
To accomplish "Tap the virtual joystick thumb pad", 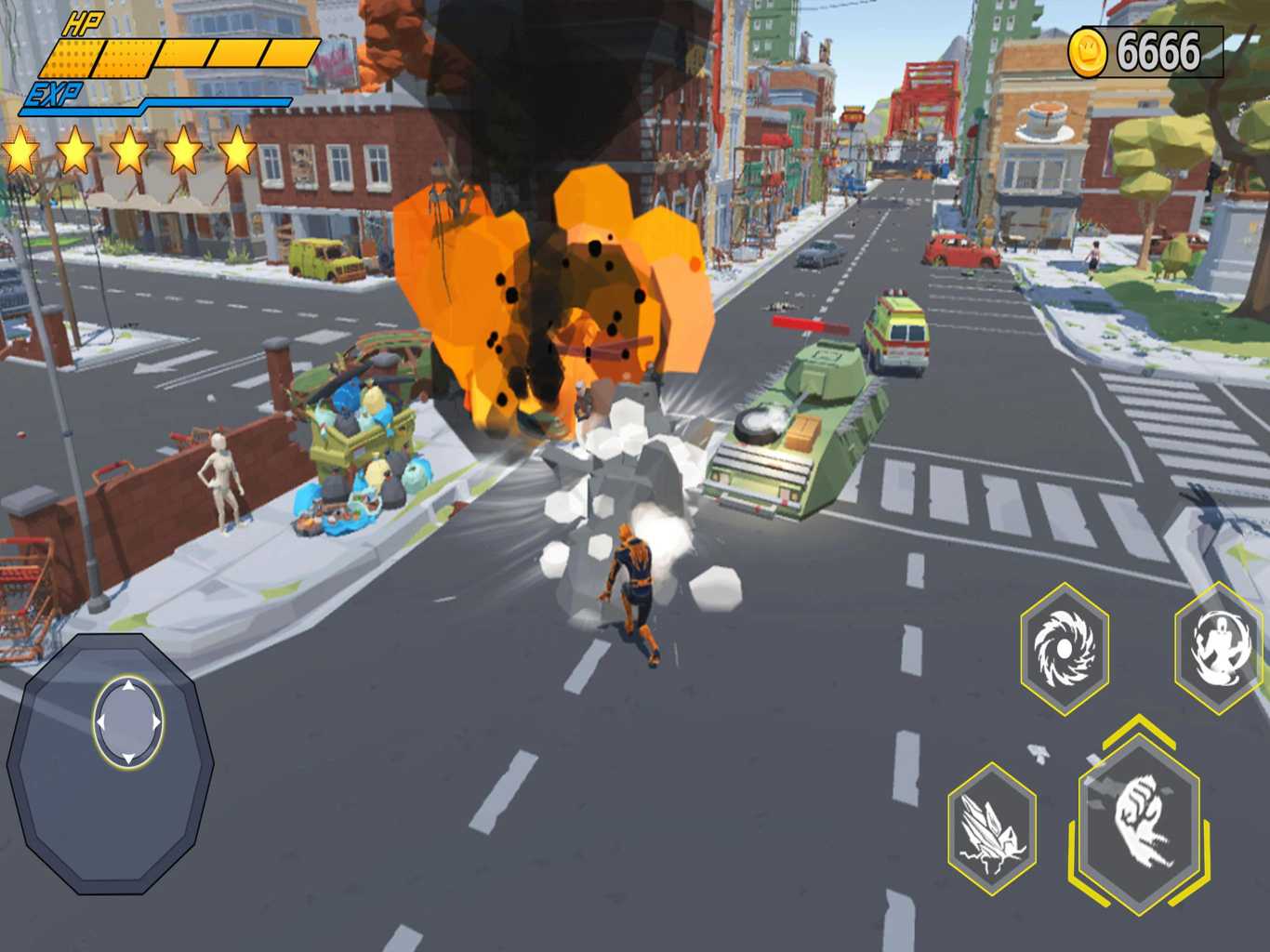I will click(x=128, y=722).
